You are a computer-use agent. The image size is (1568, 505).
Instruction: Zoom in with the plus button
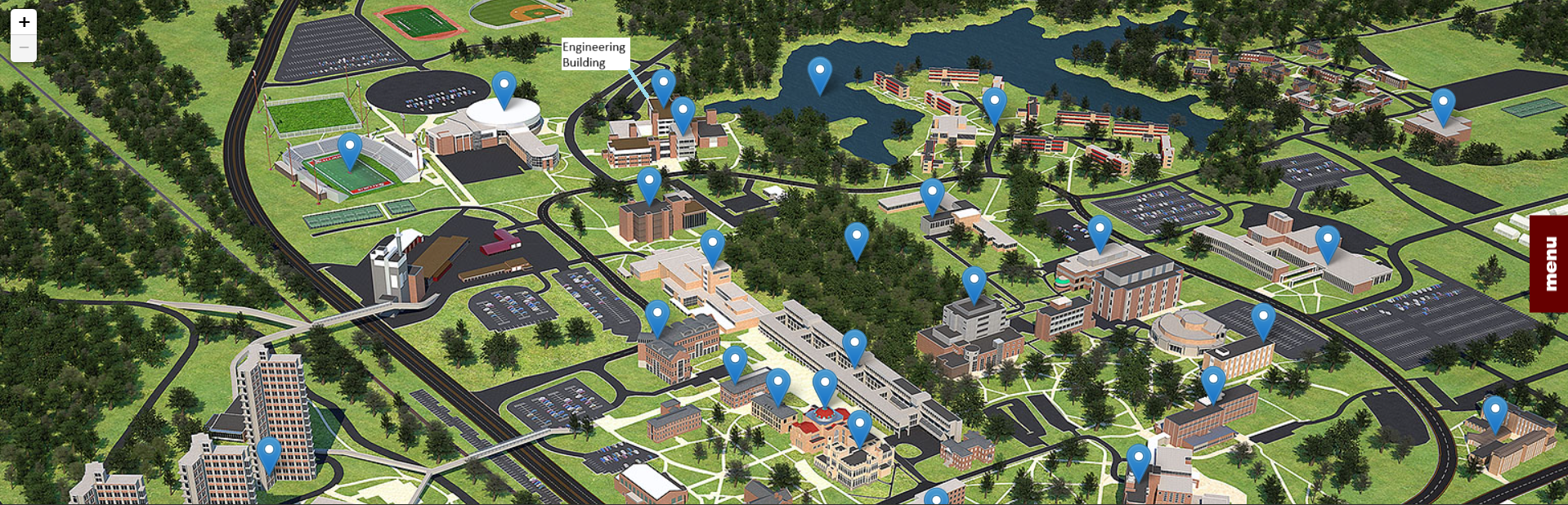(24, 22)
